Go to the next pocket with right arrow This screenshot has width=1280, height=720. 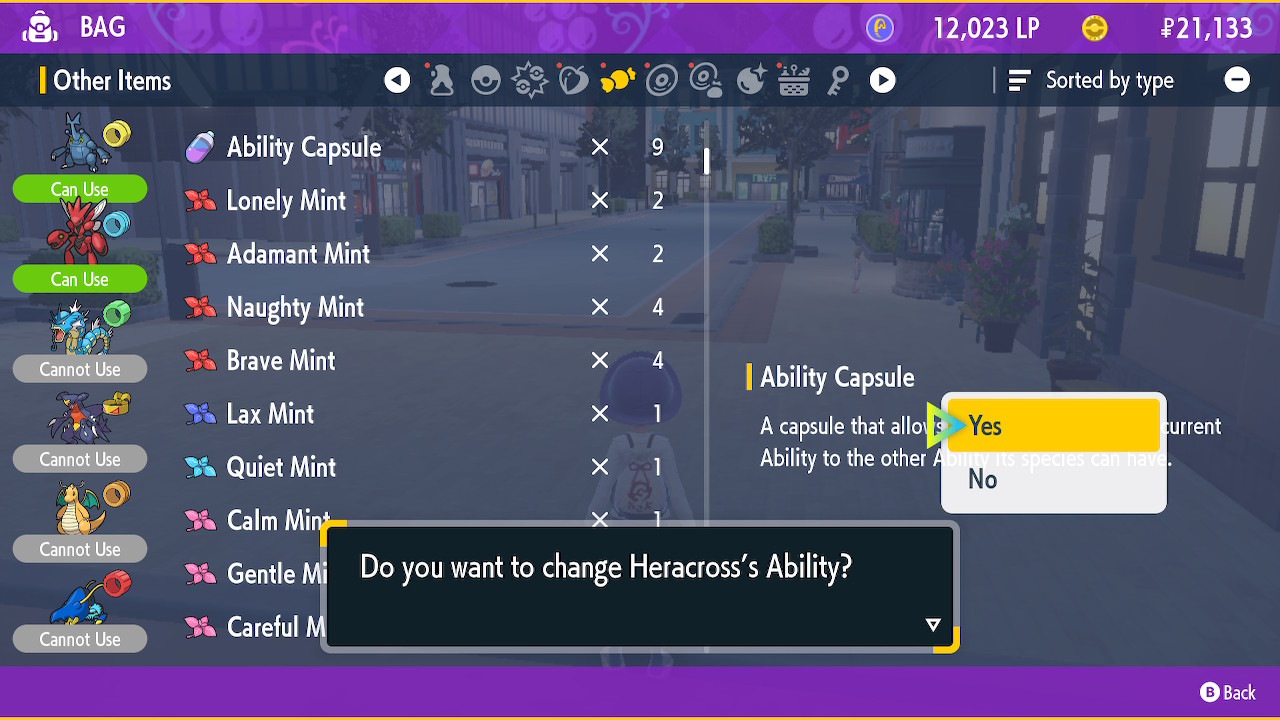(882, 81)
